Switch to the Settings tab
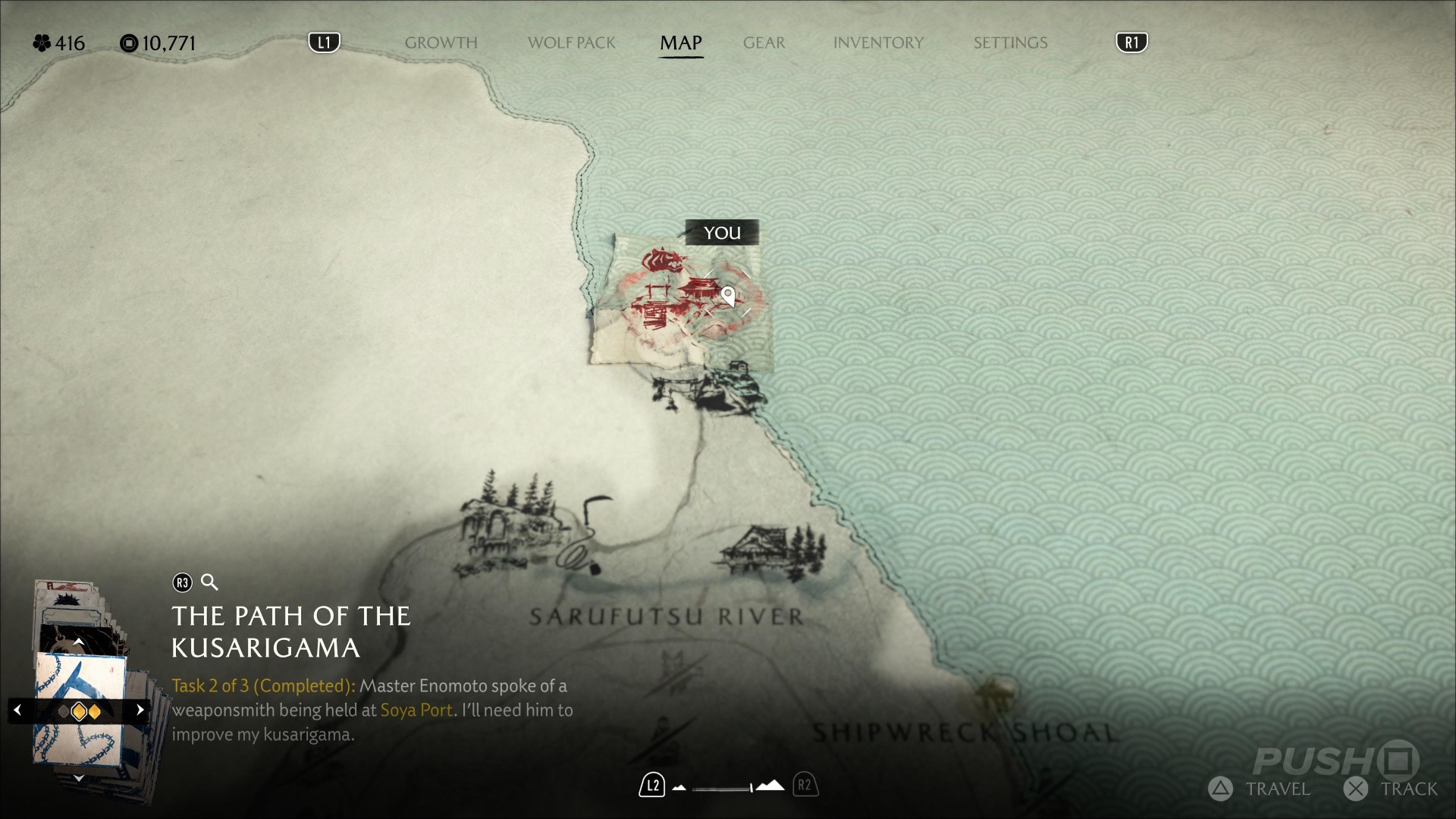This screenshot has width=1456, height=819. [1010, 43]
